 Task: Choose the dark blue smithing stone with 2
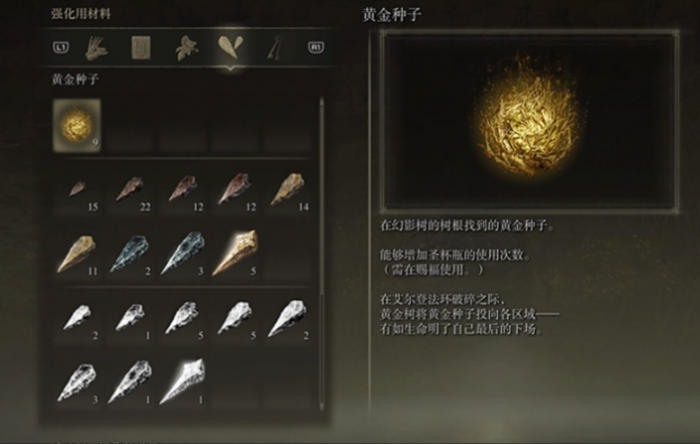pyautogui.click(x=130, y=252)
